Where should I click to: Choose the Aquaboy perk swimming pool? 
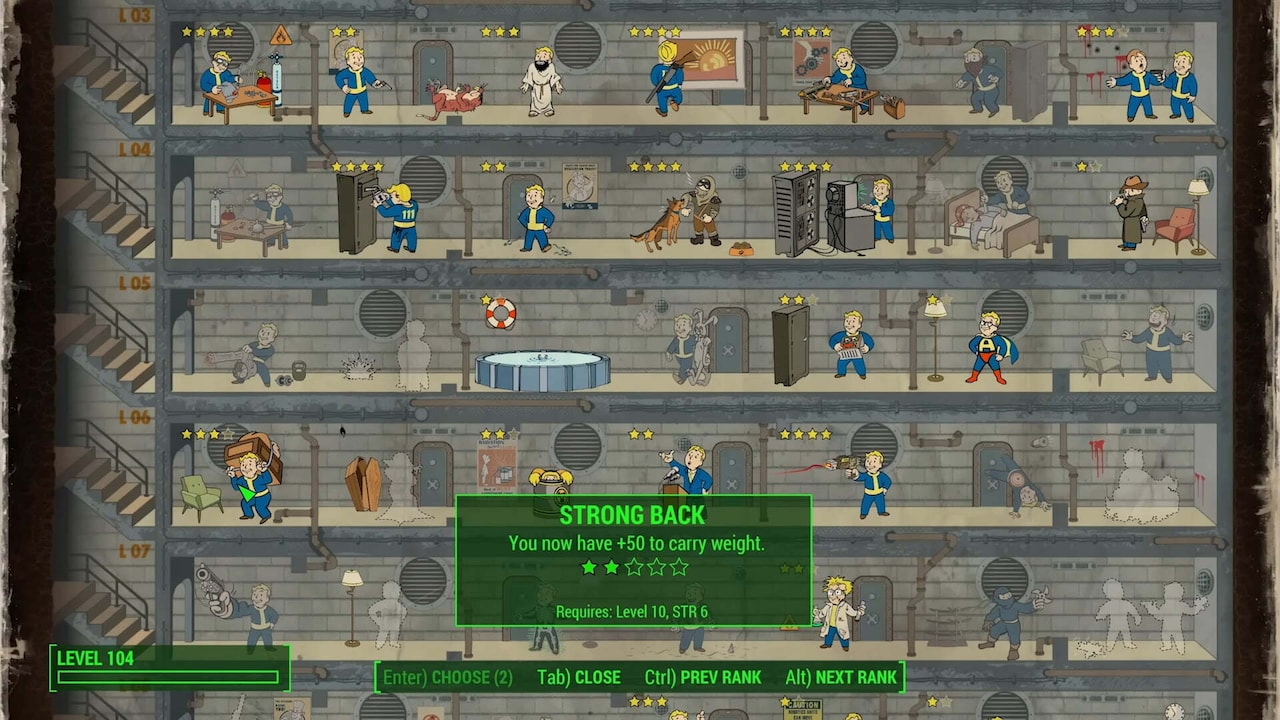coord(540,368)
